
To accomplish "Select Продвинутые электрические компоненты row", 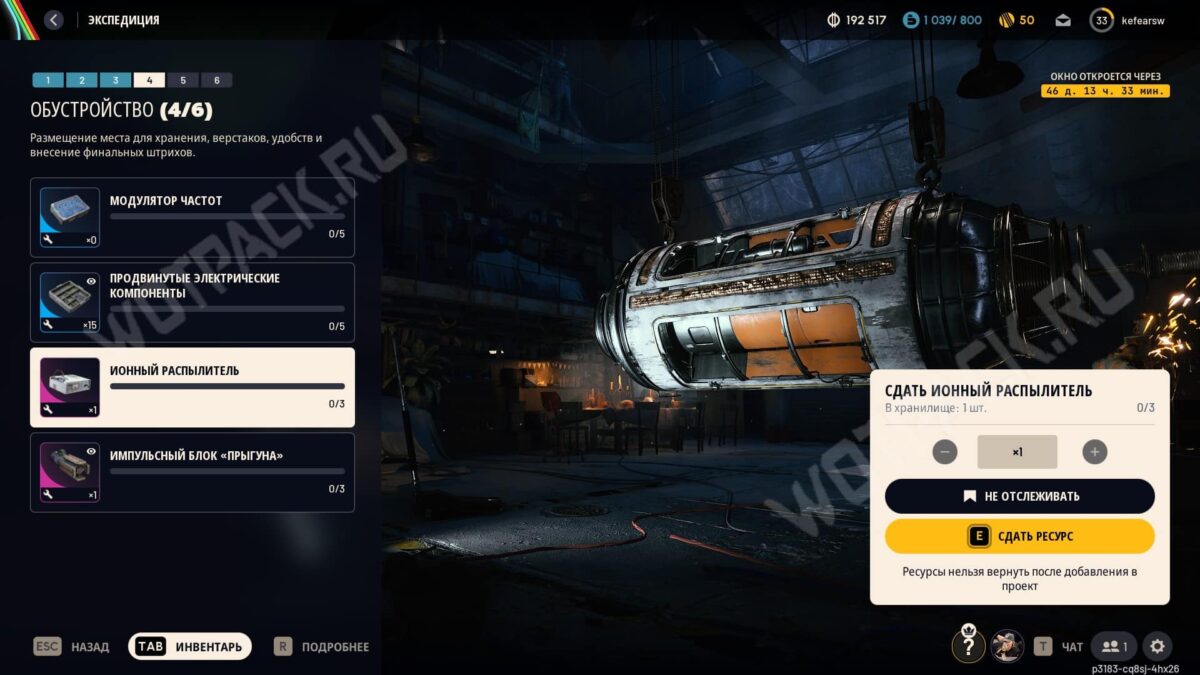I will [x=192, y=302].
